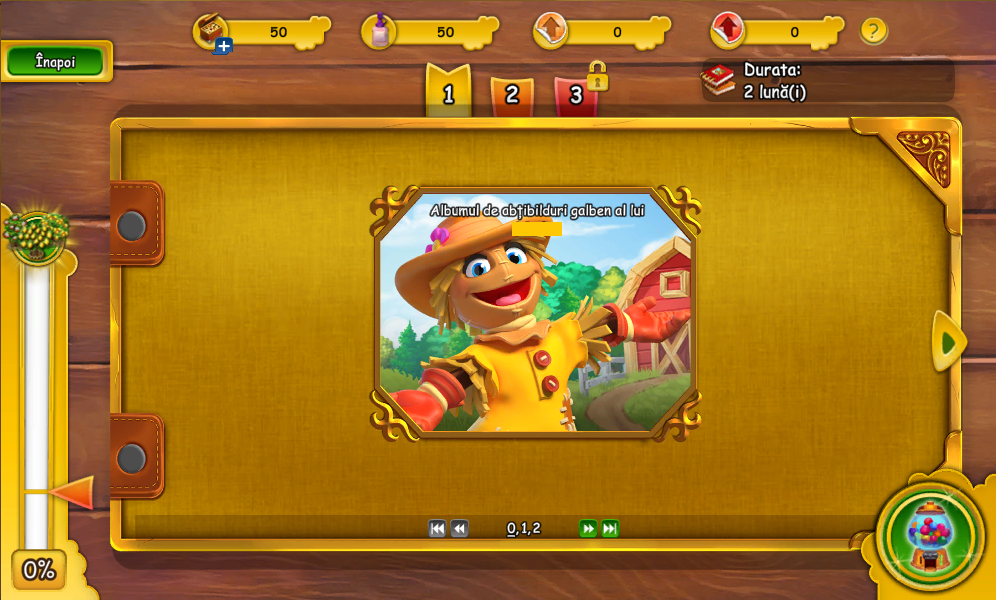The image size is (996, 600).
Task: Open the yellow question mark help
Action: coord(873,31)
